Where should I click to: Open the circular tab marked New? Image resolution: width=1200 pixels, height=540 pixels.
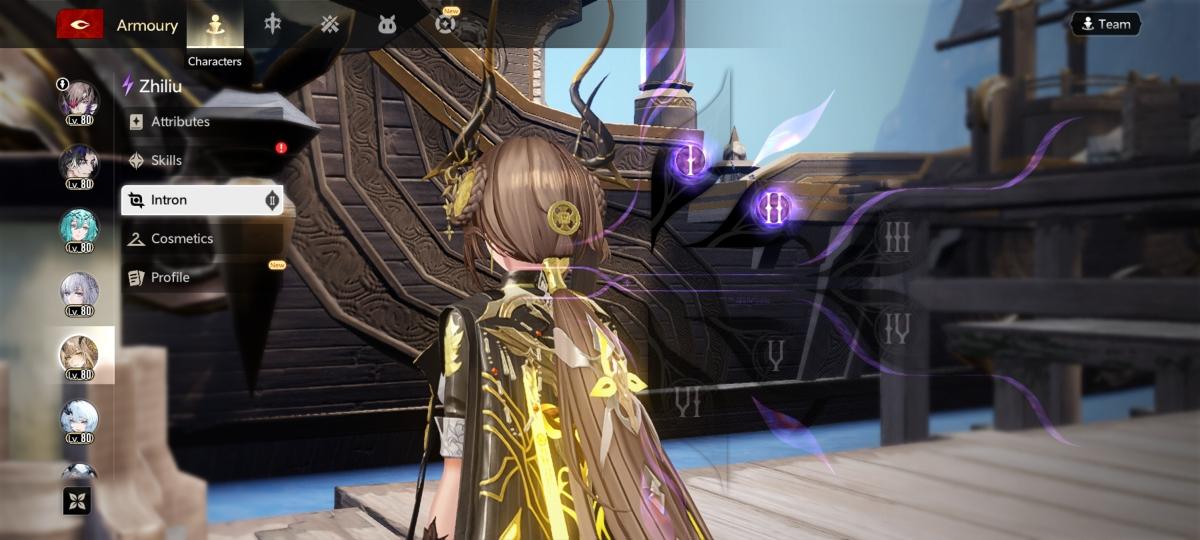445,25
